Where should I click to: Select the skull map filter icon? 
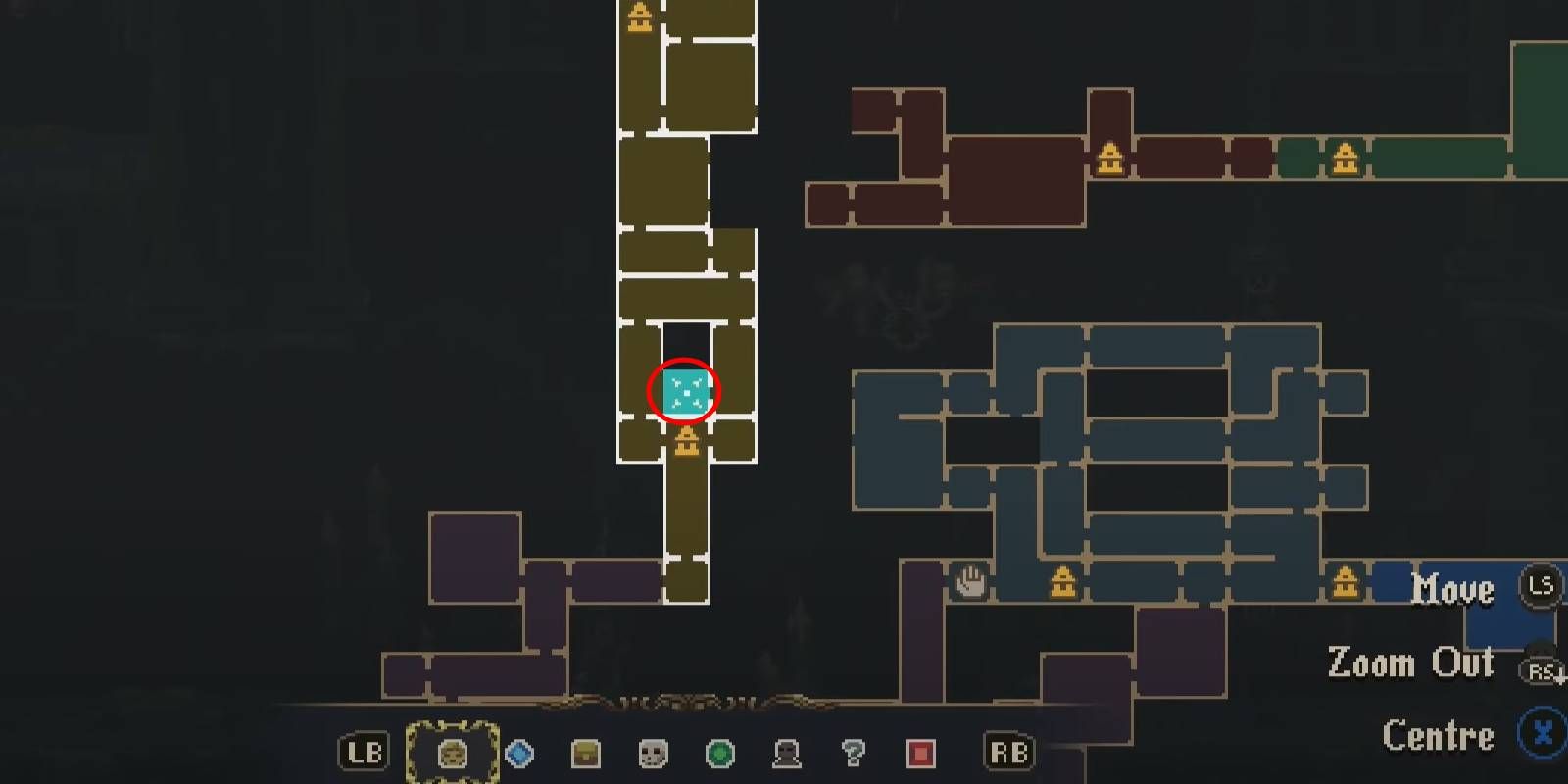coord(652,755)
